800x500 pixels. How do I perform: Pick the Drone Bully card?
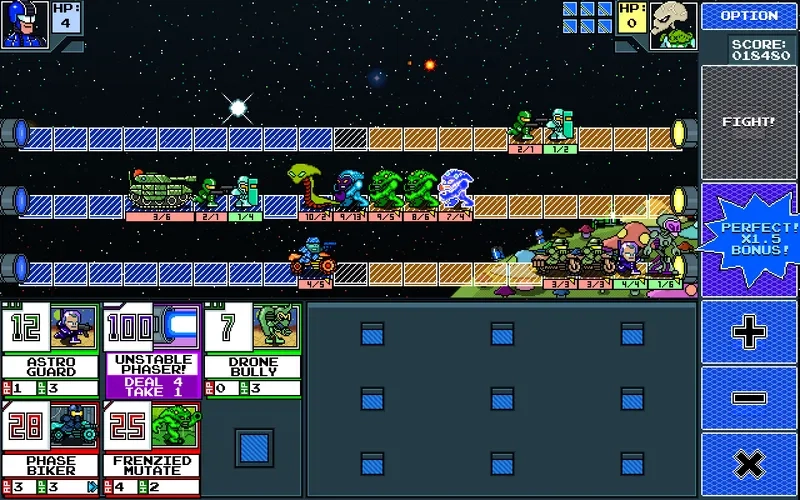[x=253, y=349]
